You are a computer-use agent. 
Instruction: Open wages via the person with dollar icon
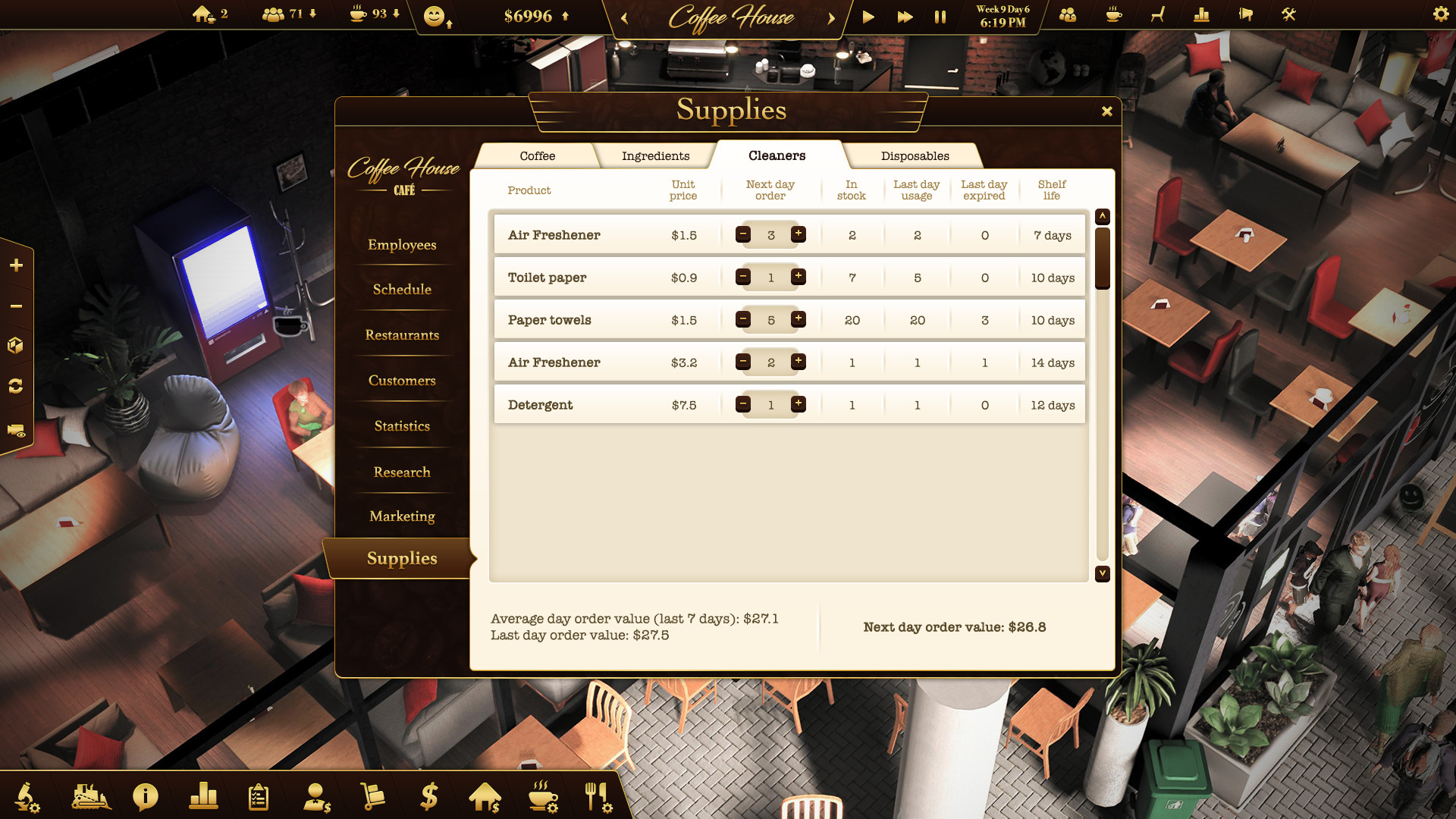316,797
